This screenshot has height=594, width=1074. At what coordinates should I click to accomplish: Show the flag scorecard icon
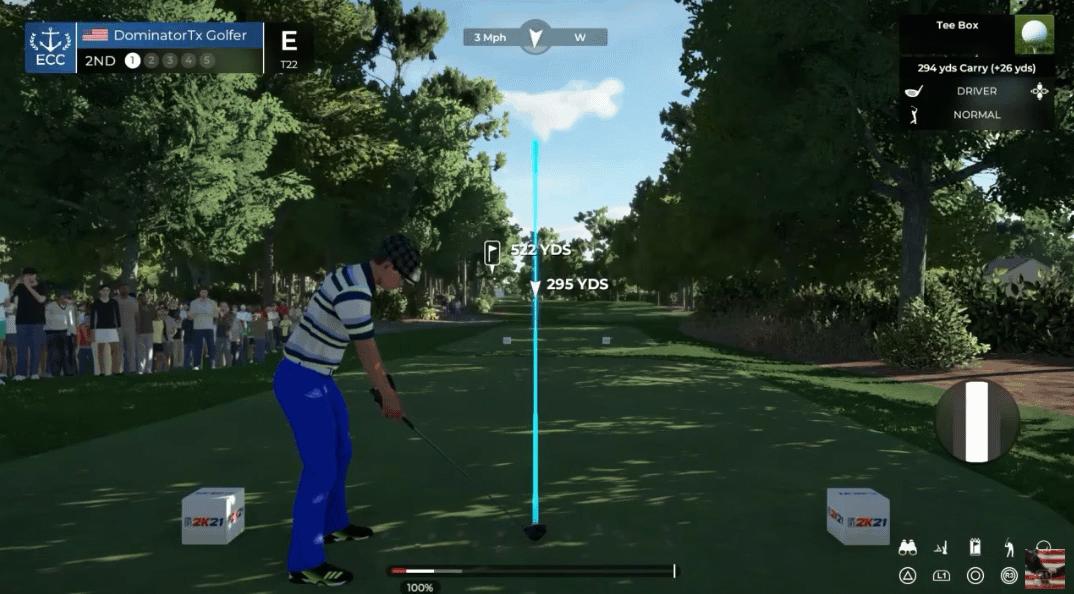pyautogui.click(x=975, y=547)
